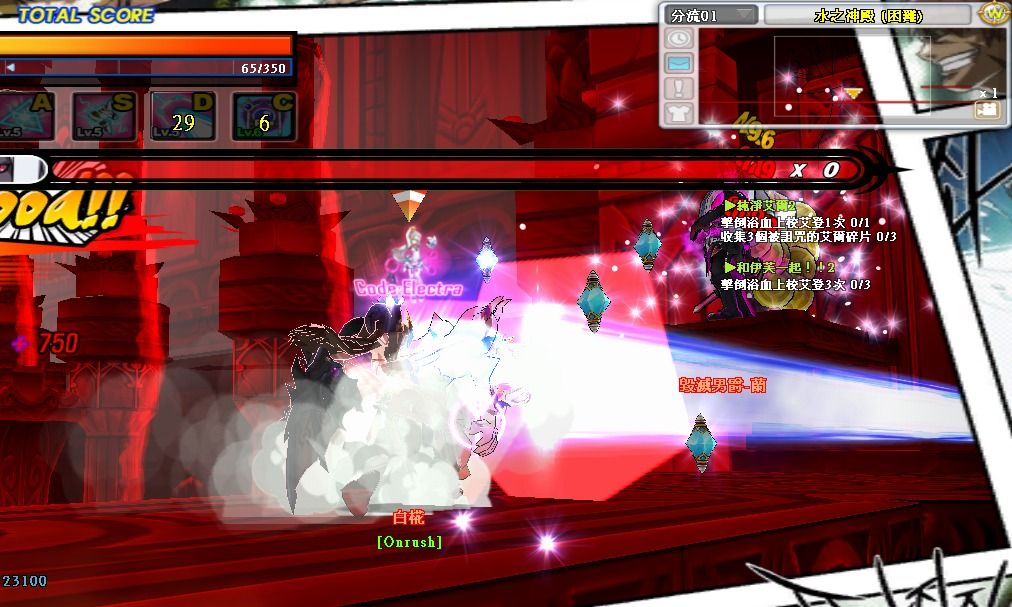1012x607 pixels.
Task: Click the dungeon minimap view
Action: (850, 75)
